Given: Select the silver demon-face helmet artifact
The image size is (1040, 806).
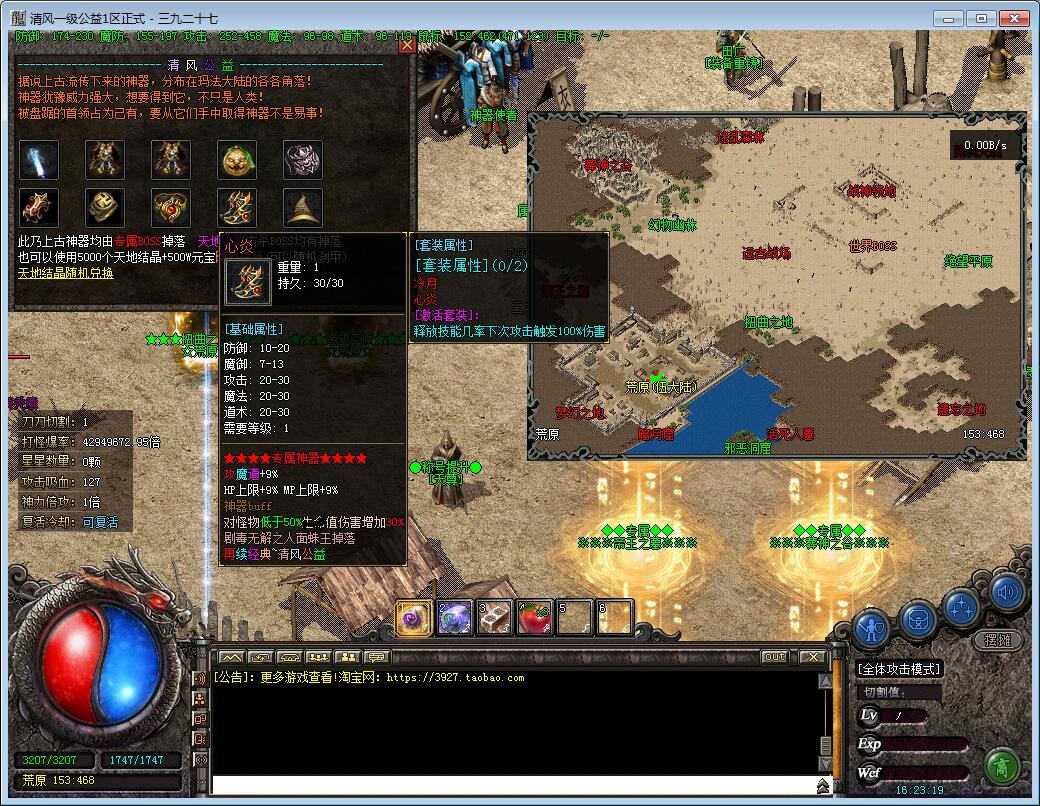Looking at the screenshot, I should click(303, 160).
